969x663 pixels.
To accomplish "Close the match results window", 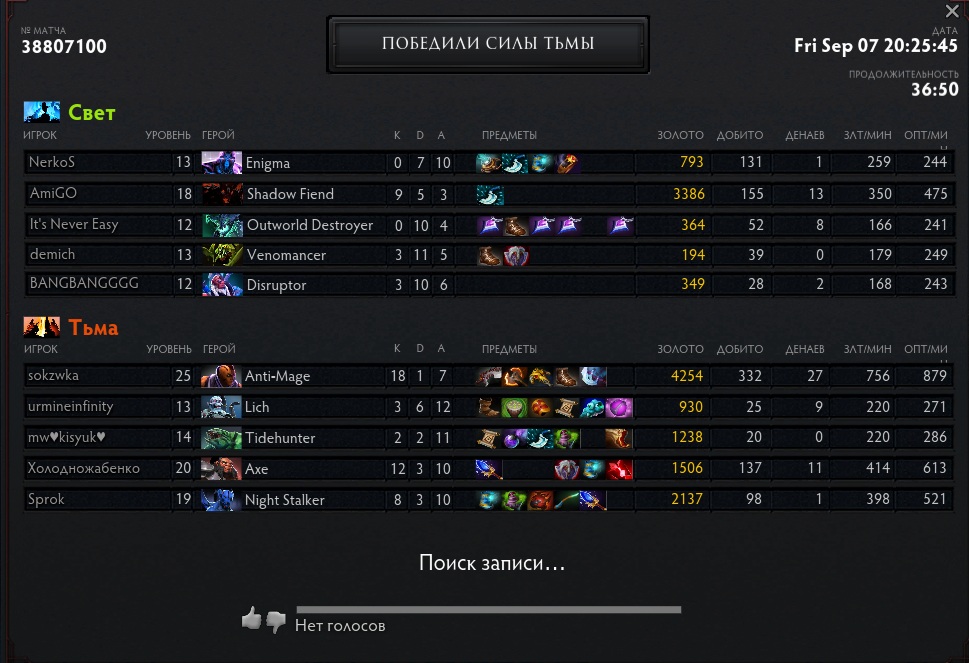I will [952, 11].
